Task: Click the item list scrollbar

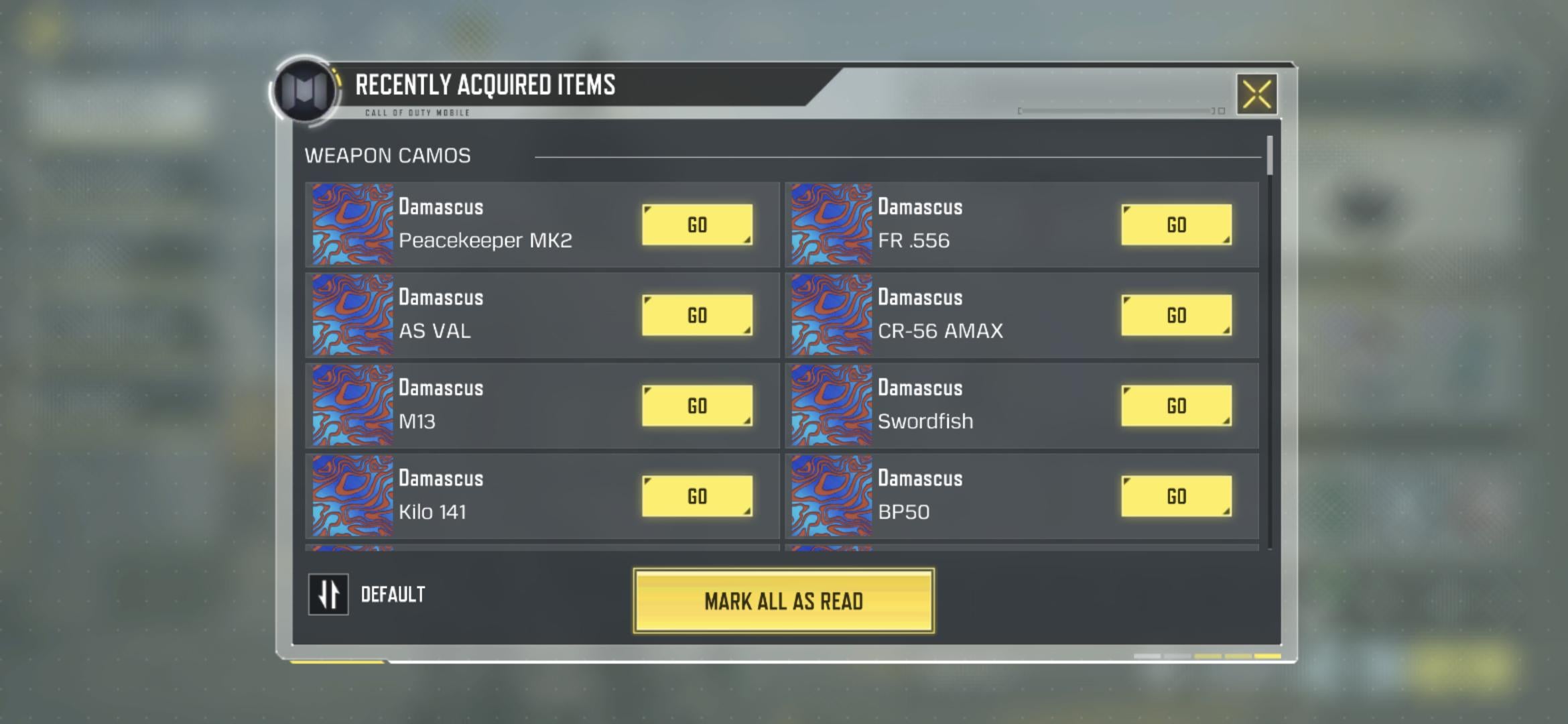Action: (x=1270, y=156)
